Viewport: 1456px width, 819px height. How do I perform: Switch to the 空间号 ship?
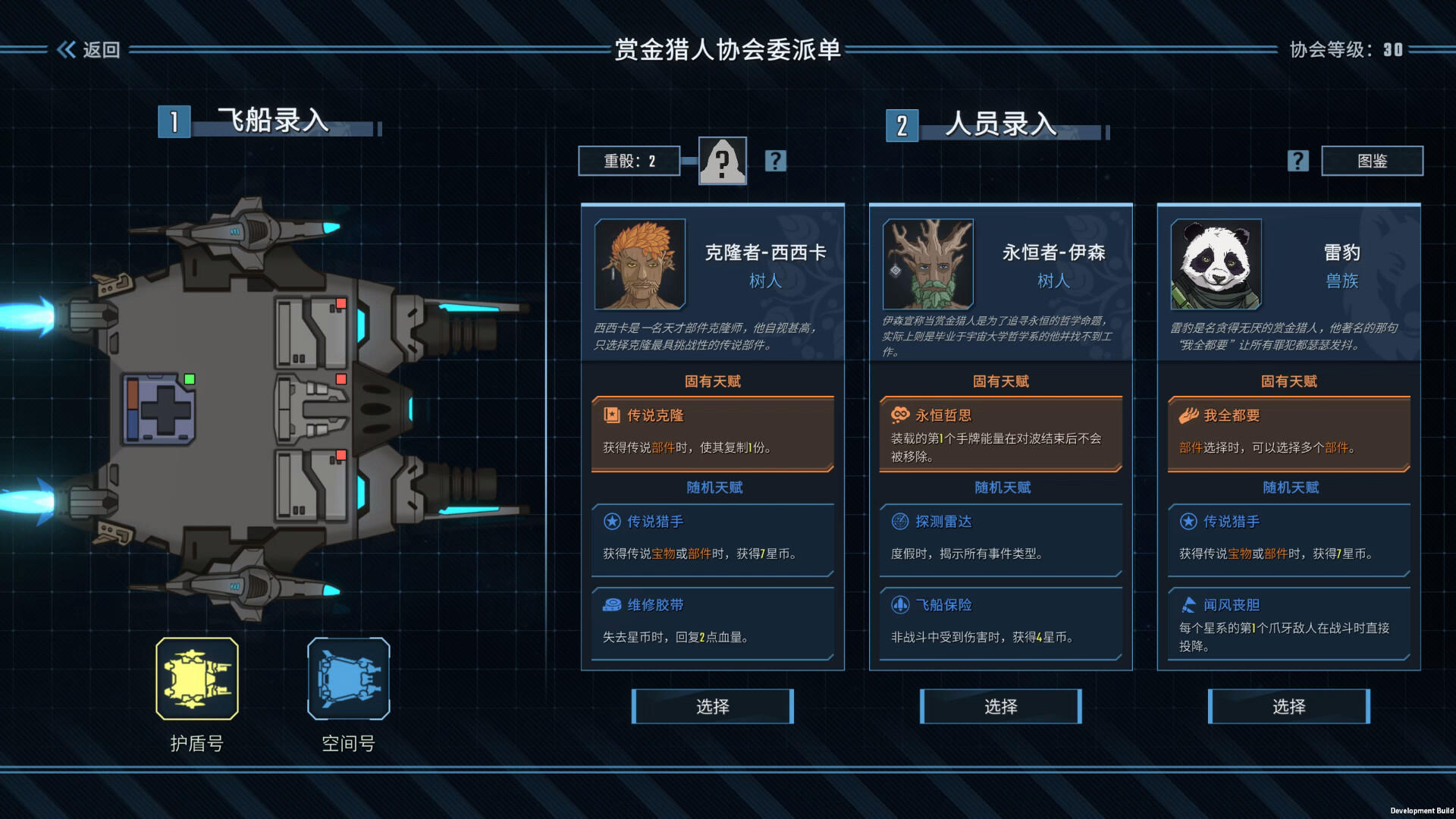pos(348,680)
